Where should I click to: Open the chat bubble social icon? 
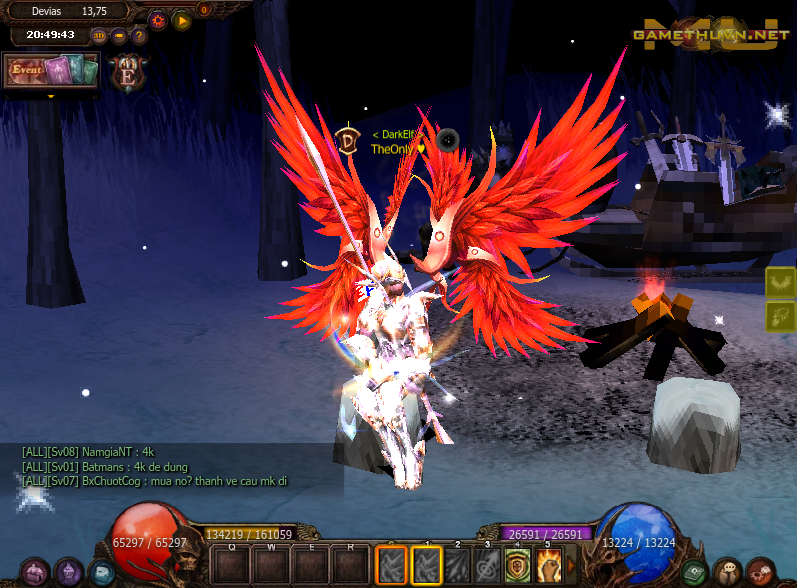[727, 572]
